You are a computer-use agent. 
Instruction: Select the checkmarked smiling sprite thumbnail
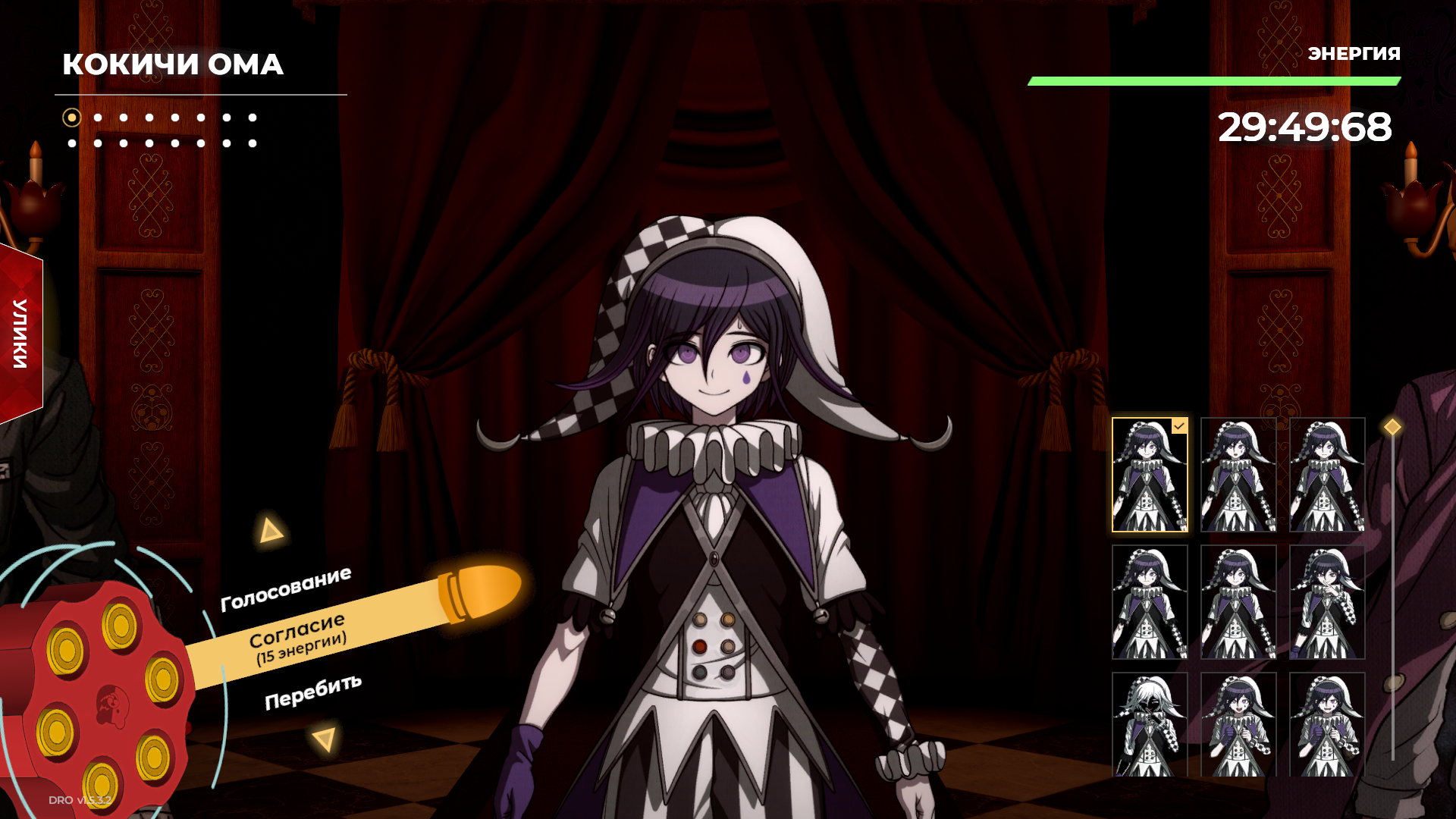[1150, 475]
